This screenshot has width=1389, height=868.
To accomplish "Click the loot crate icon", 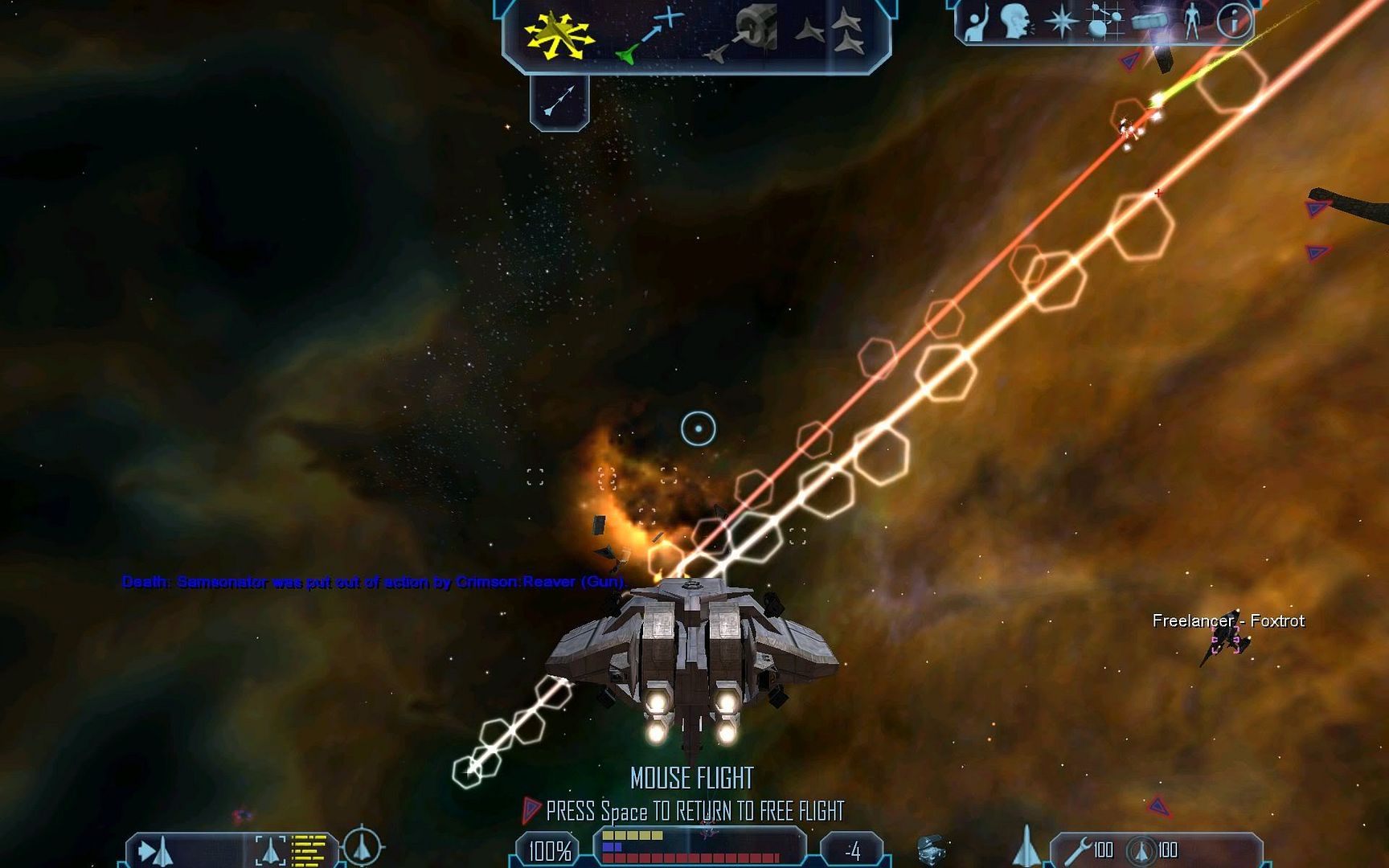I will [x=931, y=849].
